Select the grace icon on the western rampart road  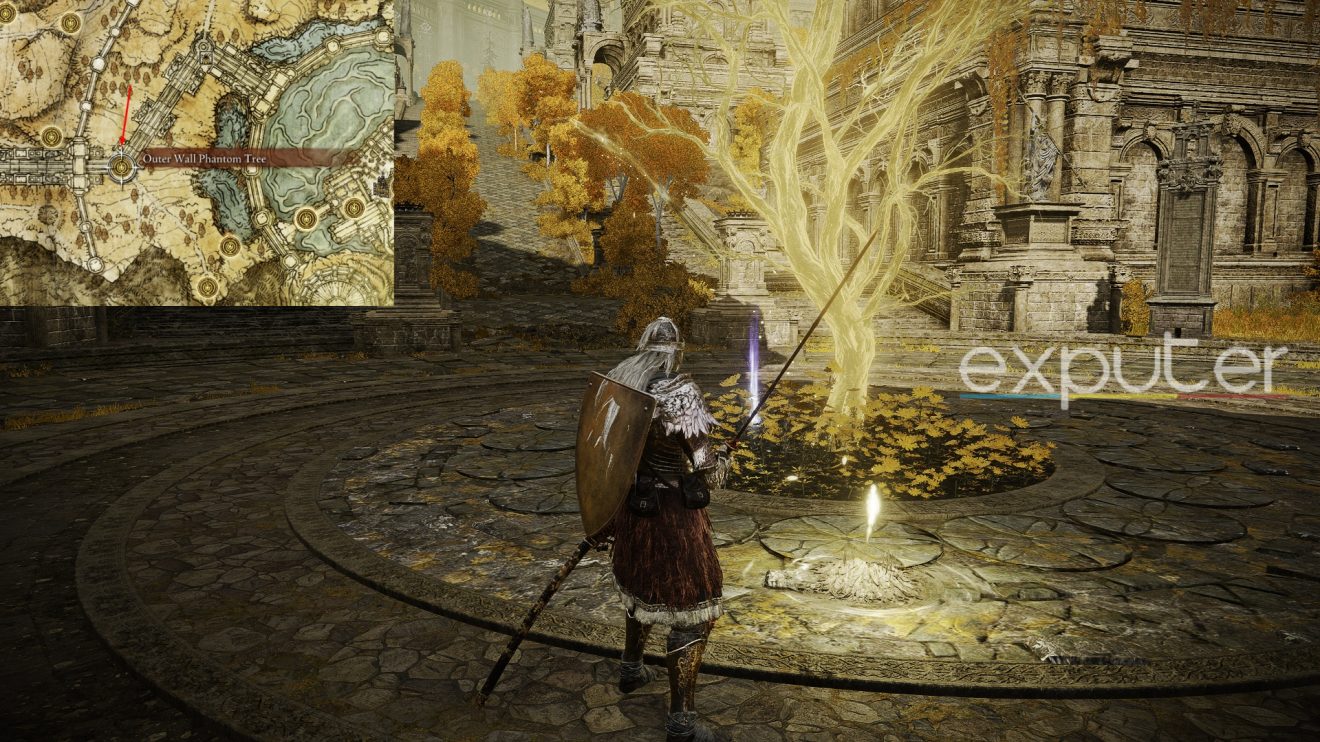click(x=51, y=134)
